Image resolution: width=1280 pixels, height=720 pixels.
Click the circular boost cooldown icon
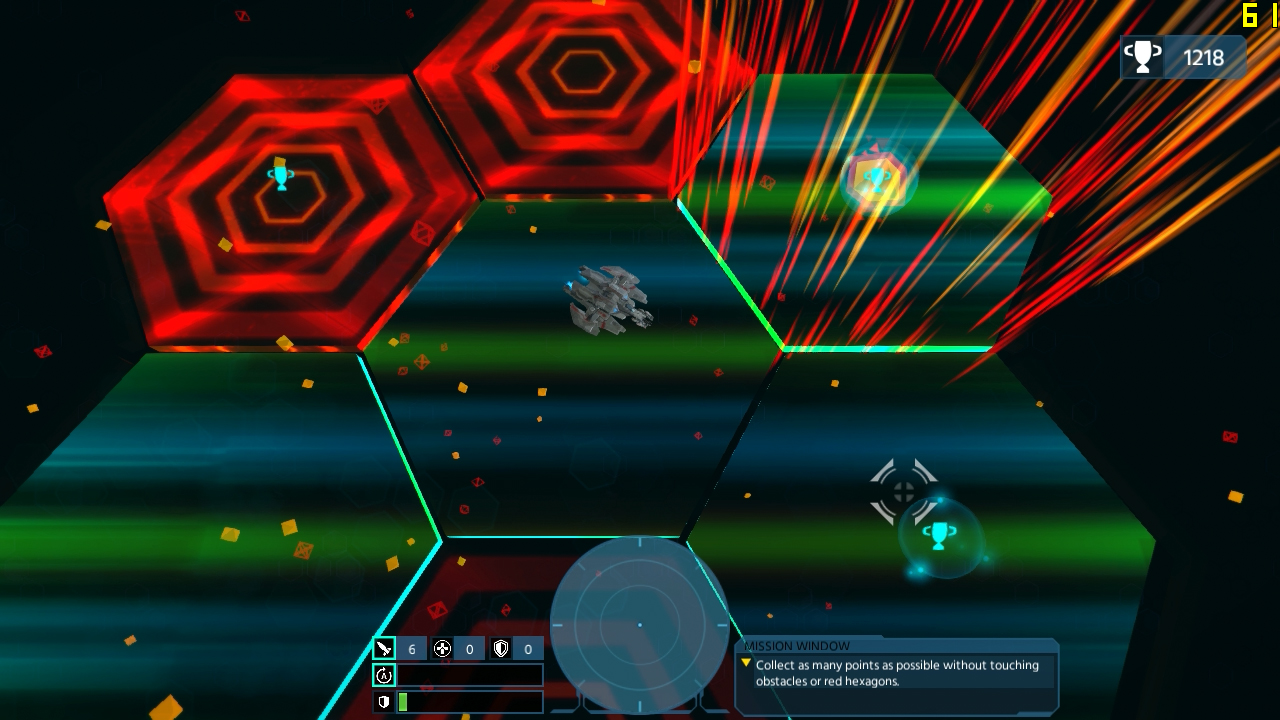(x=383, y=674)
